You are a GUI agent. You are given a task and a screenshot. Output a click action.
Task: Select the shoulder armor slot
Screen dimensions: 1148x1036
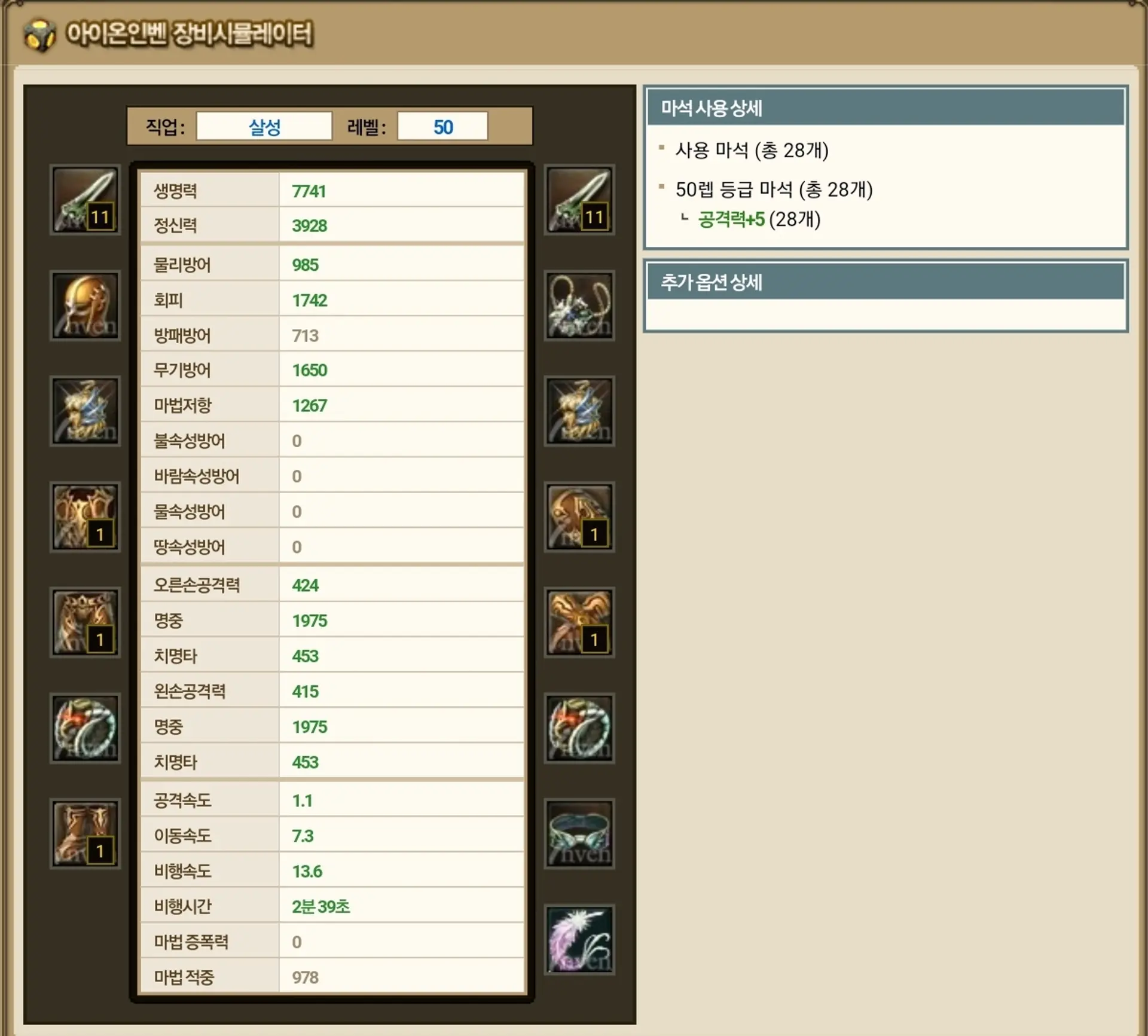tap(579, 517)
